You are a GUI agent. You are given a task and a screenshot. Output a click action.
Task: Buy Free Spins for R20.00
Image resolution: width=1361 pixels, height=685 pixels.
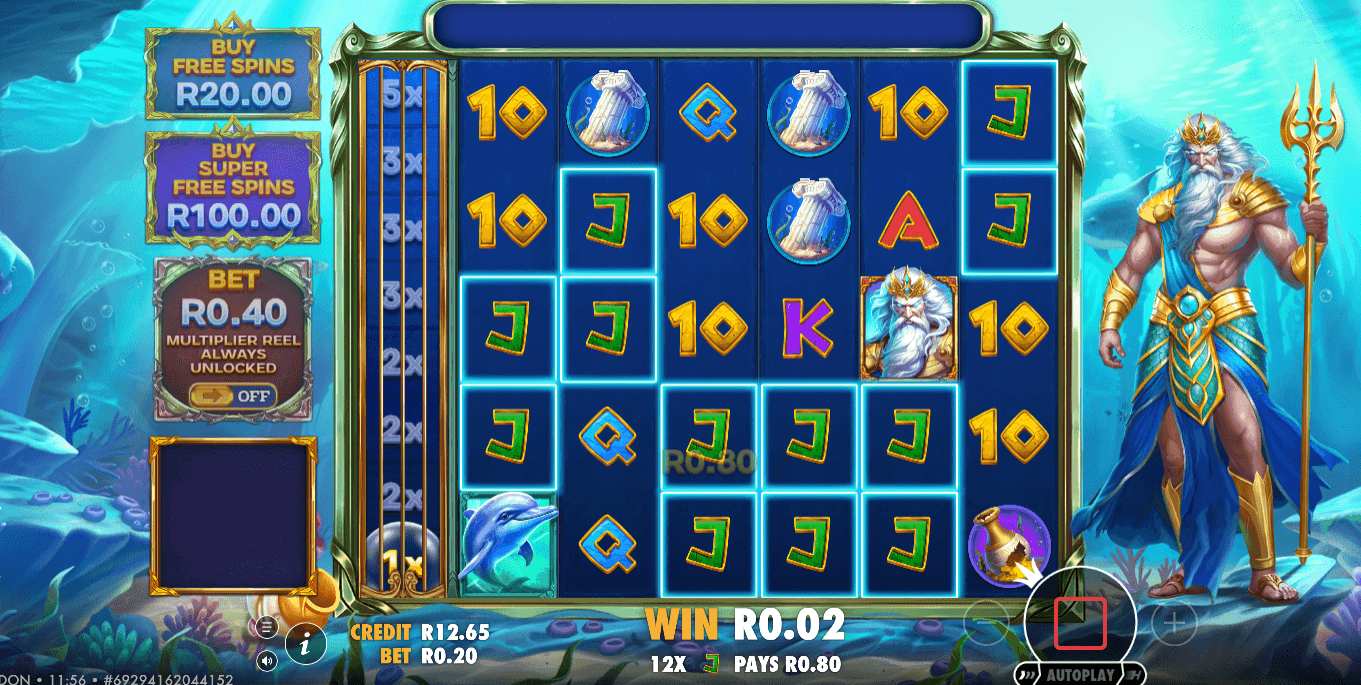click(233, 75)
